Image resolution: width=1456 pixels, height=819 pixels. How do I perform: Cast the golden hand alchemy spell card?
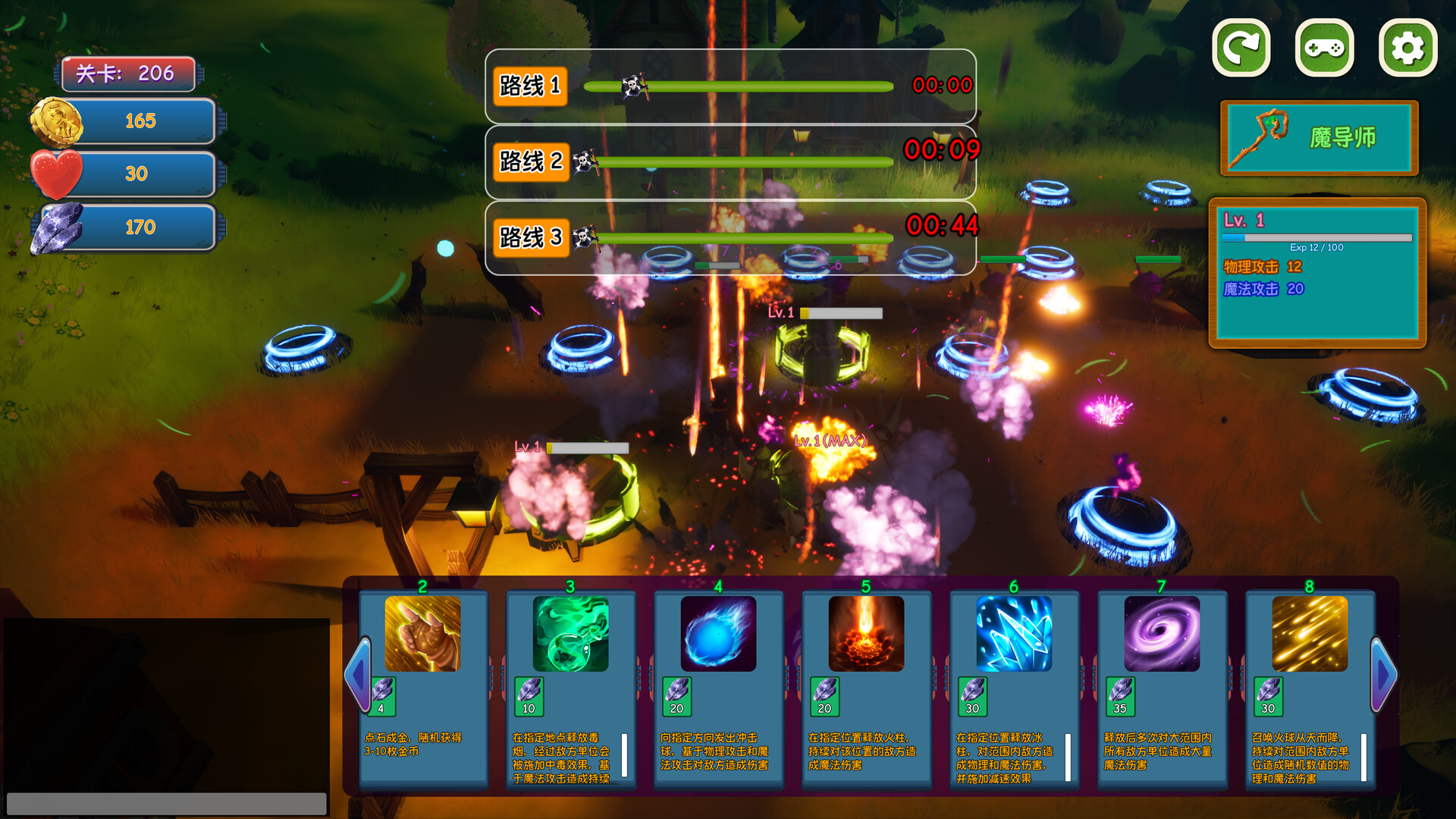(x=422, y=634)
